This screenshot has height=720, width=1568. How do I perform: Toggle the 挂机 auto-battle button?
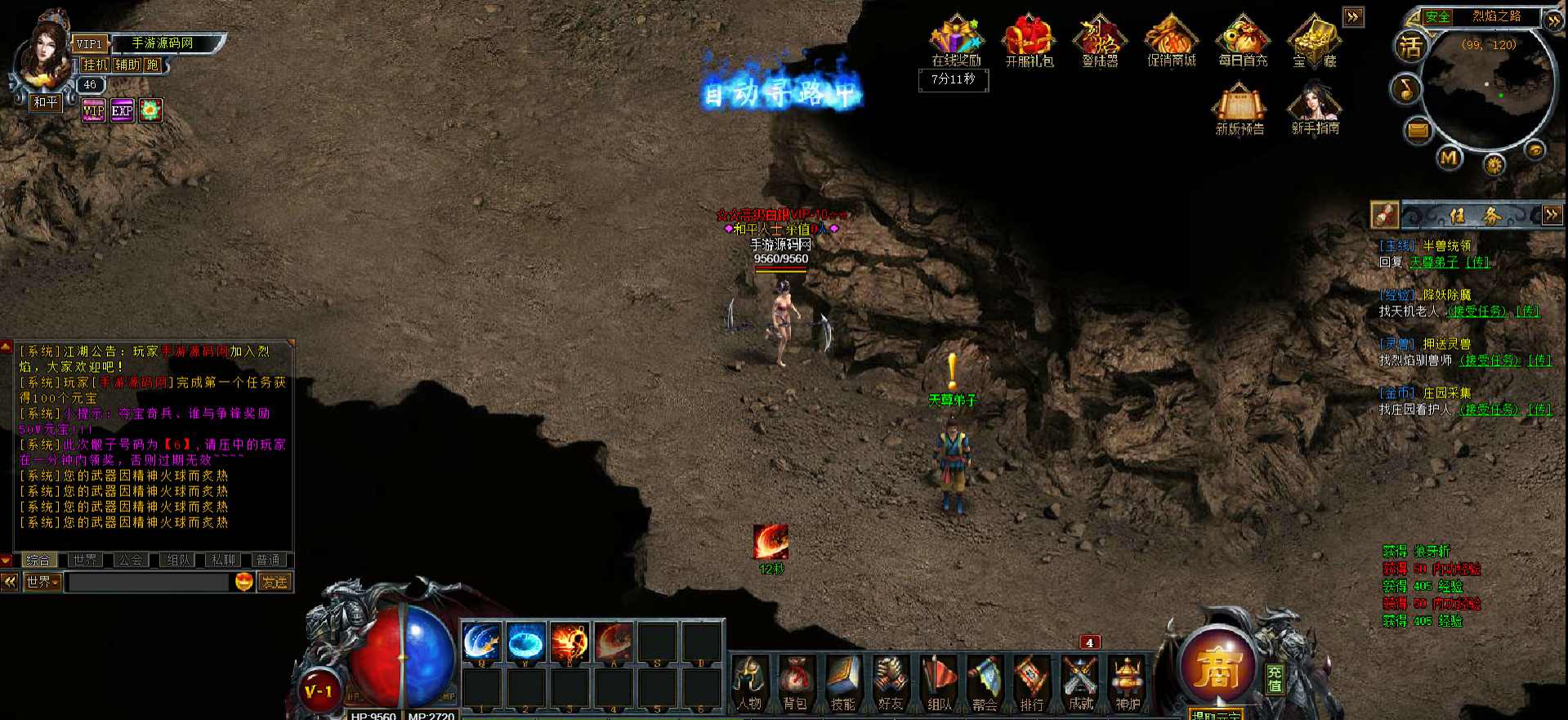click(95, 65)
